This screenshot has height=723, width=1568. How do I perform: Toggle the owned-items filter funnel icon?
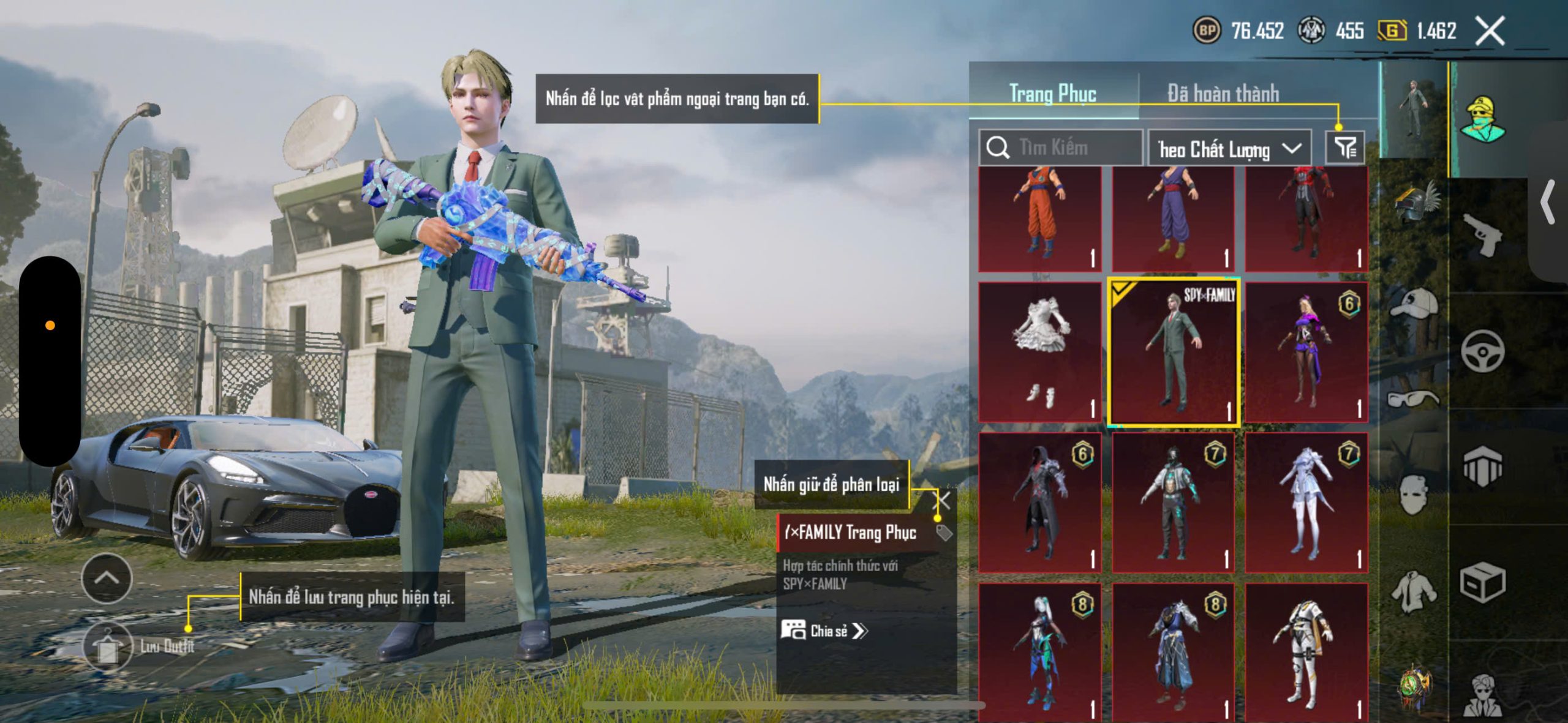[x=1345, y=148]
